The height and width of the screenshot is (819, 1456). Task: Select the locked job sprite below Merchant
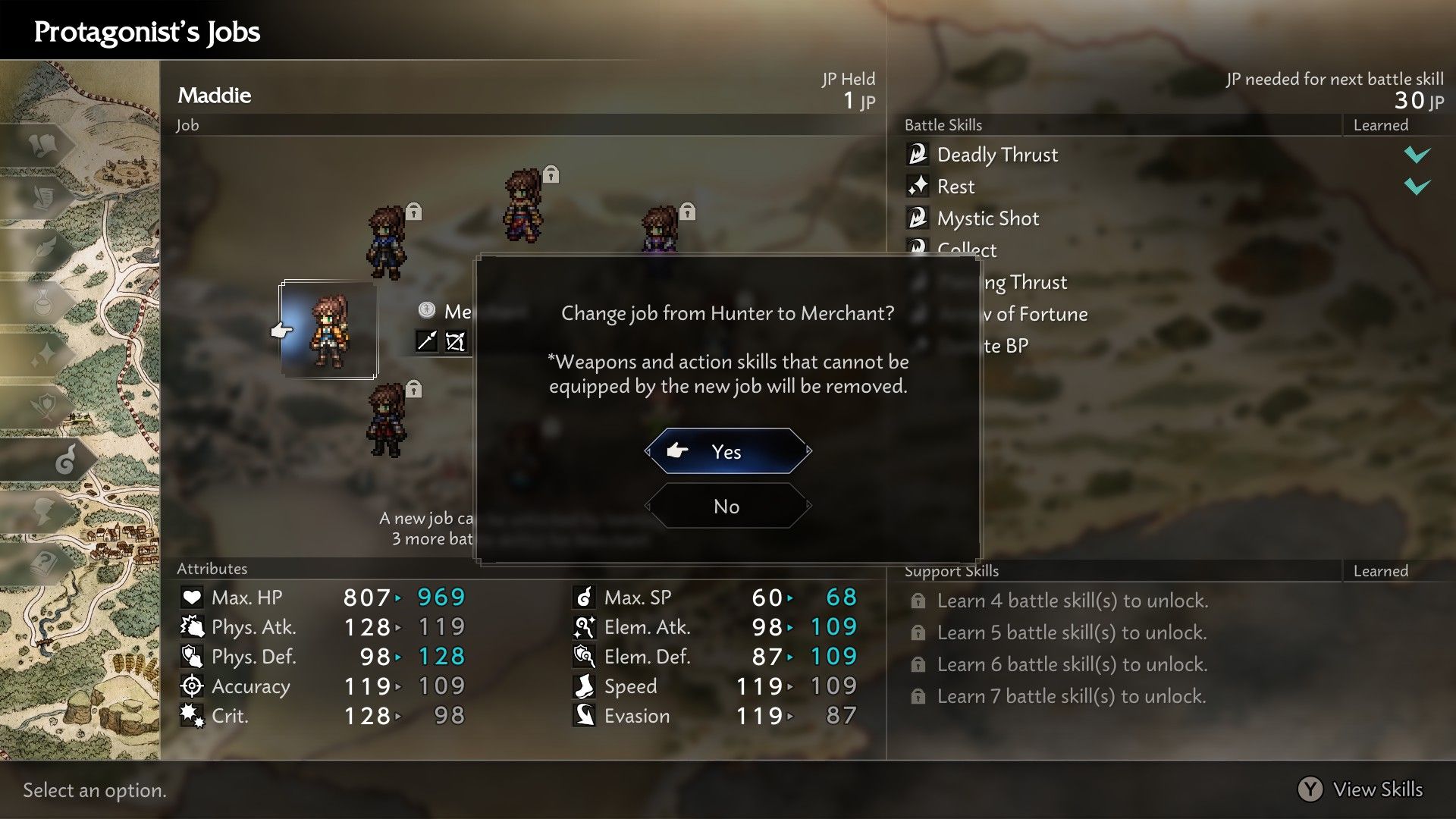387,419
